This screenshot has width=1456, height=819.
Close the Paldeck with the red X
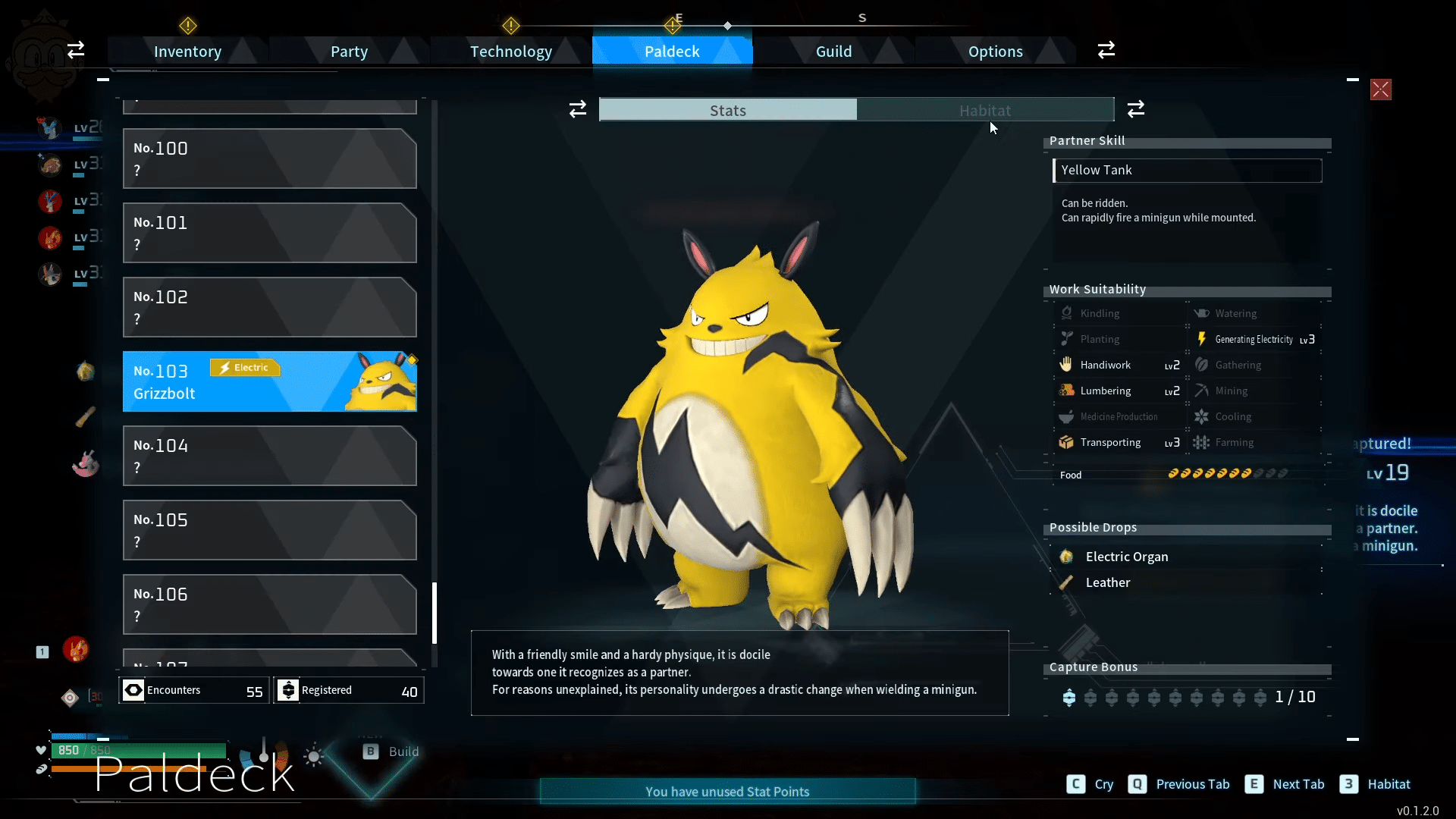click(x=1380, y=89)
